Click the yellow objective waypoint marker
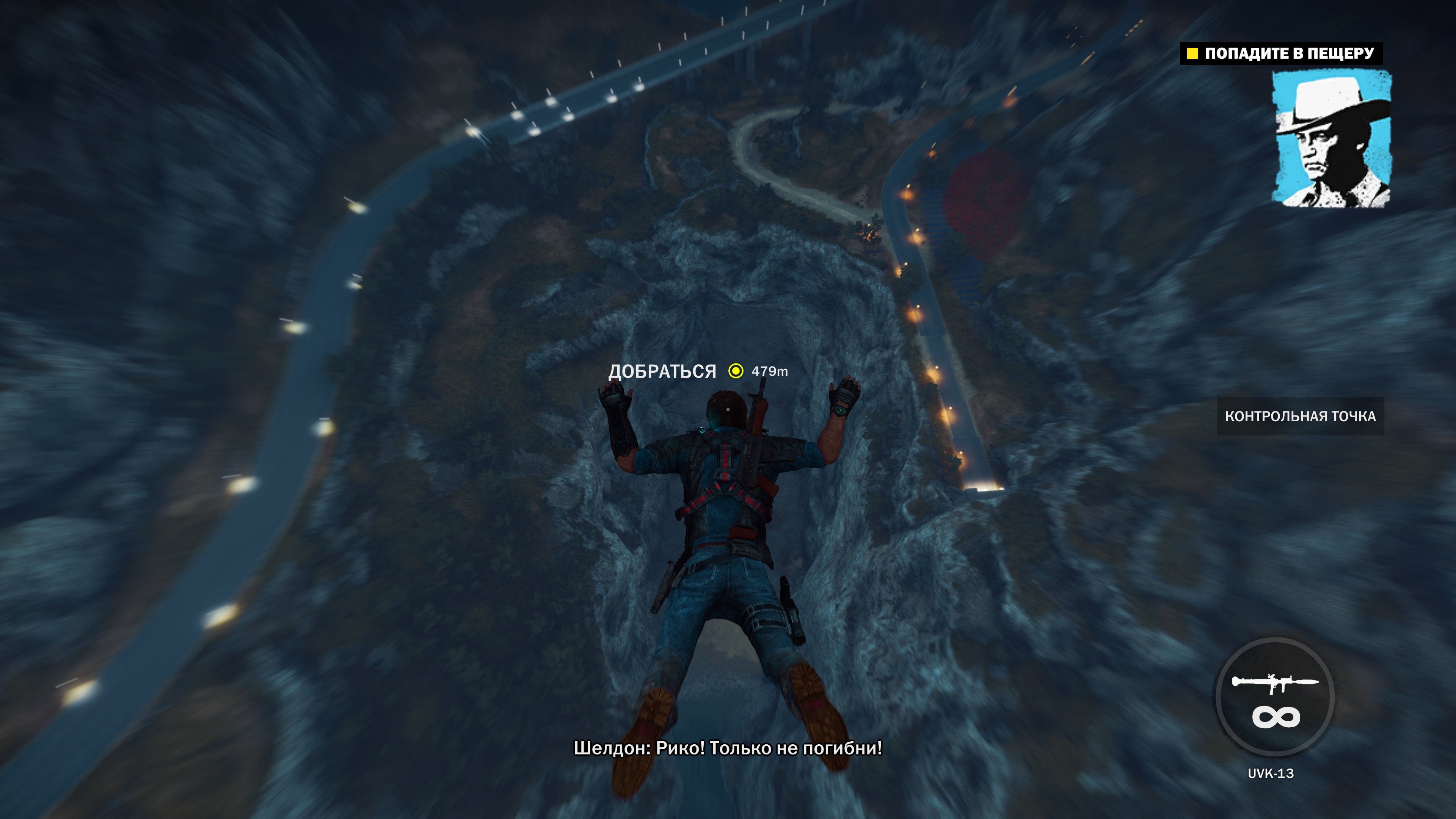This screenshot has height=819, width=1456. [735, 371]
